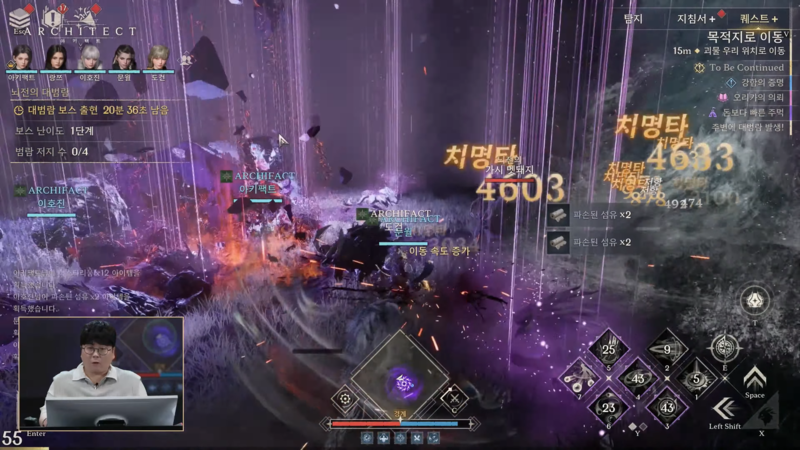Use the skill showing cooldown 23

coord(608,406)
